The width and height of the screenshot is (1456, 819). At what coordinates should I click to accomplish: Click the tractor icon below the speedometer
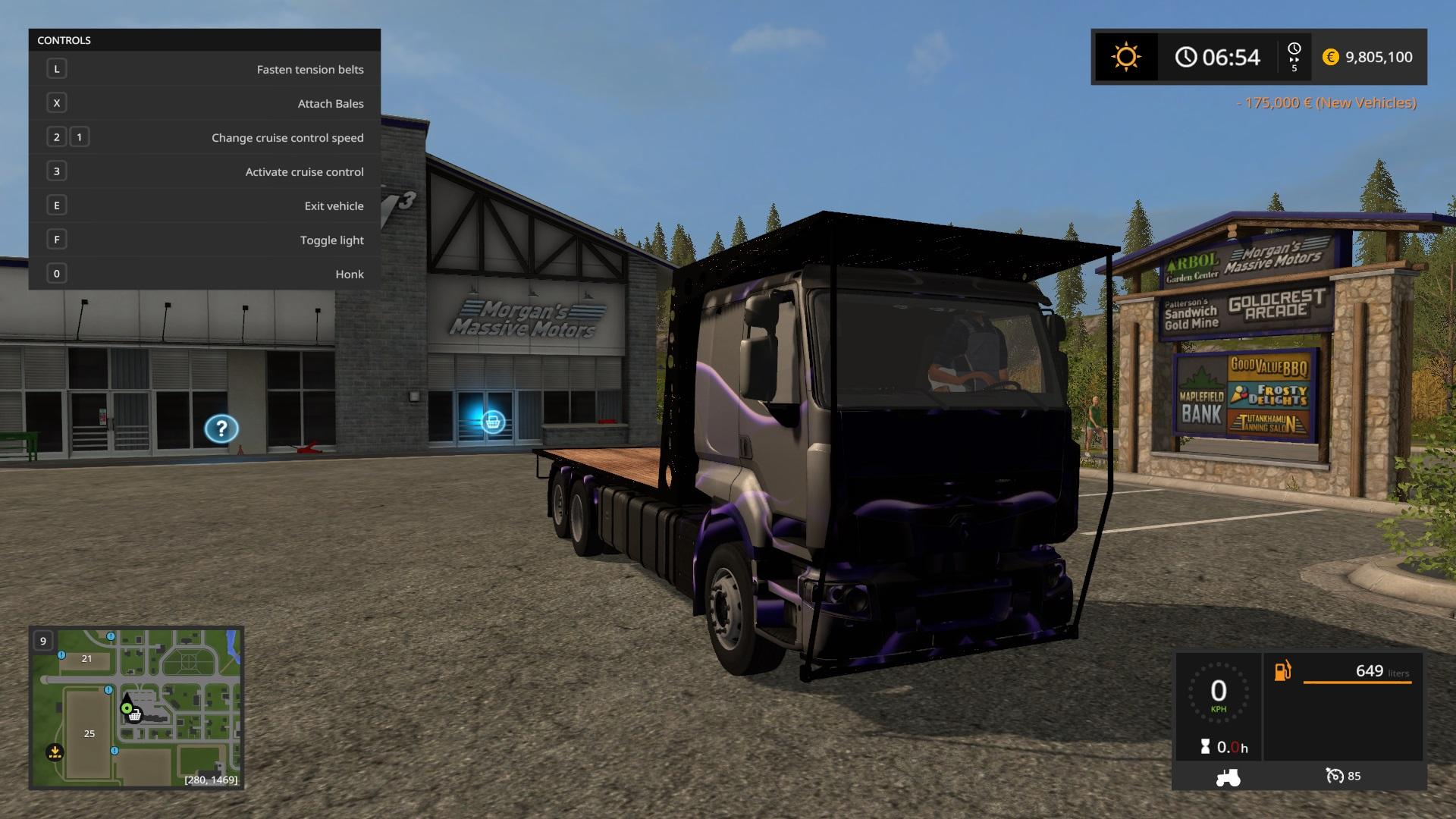(x=1228, y=777)
